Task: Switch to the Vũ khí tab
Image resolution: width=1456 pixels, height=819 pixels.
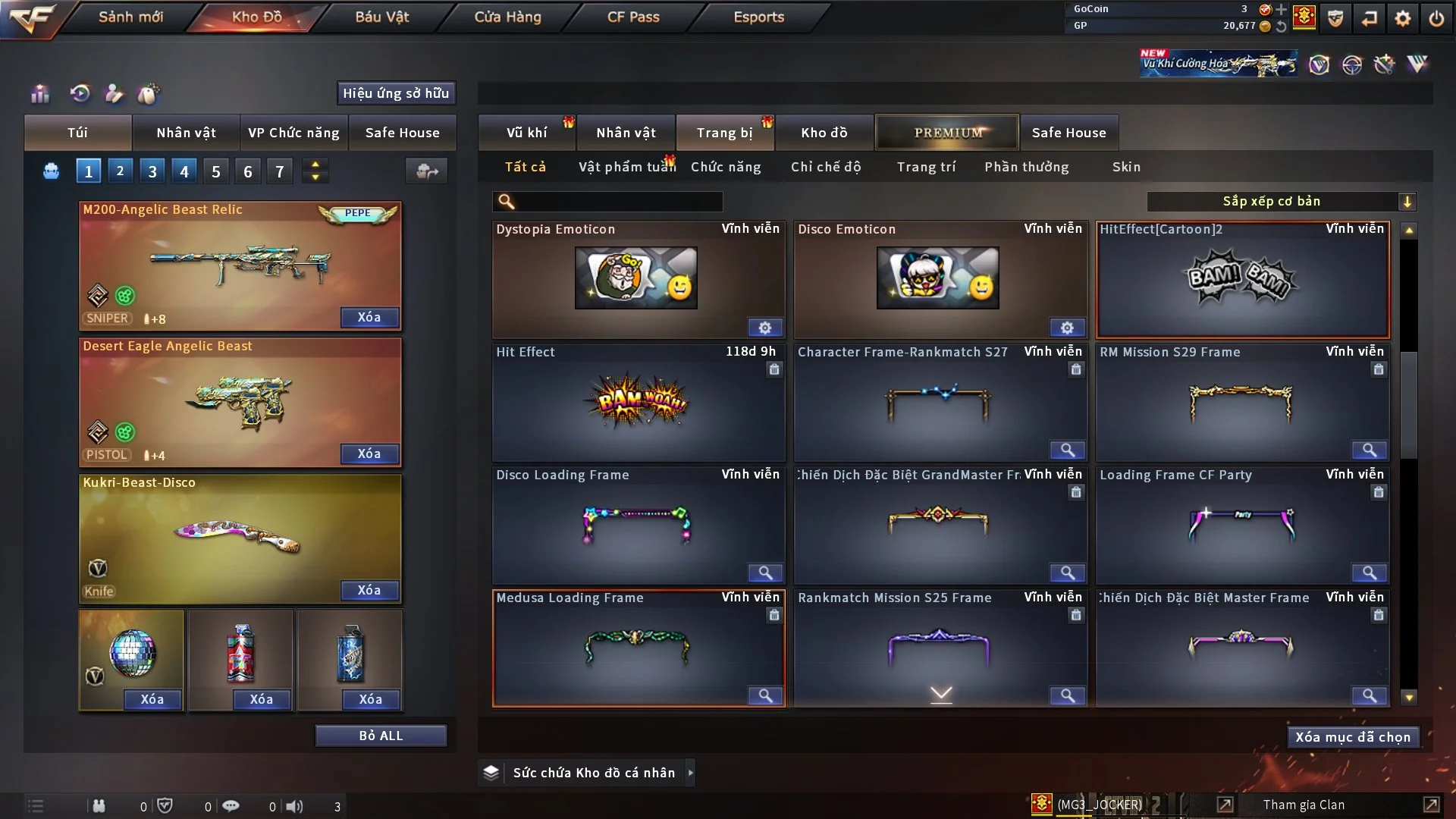Action: coord(526,133)
